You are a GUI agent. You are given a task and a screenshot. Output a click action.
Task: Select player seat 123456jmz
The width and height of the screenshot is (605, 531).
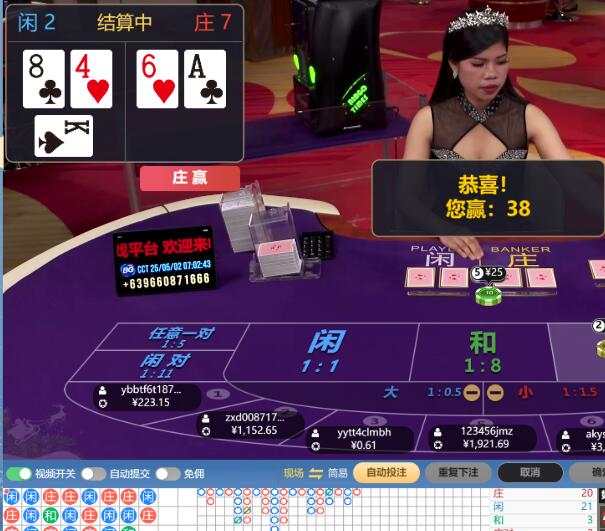click(482, 437)
